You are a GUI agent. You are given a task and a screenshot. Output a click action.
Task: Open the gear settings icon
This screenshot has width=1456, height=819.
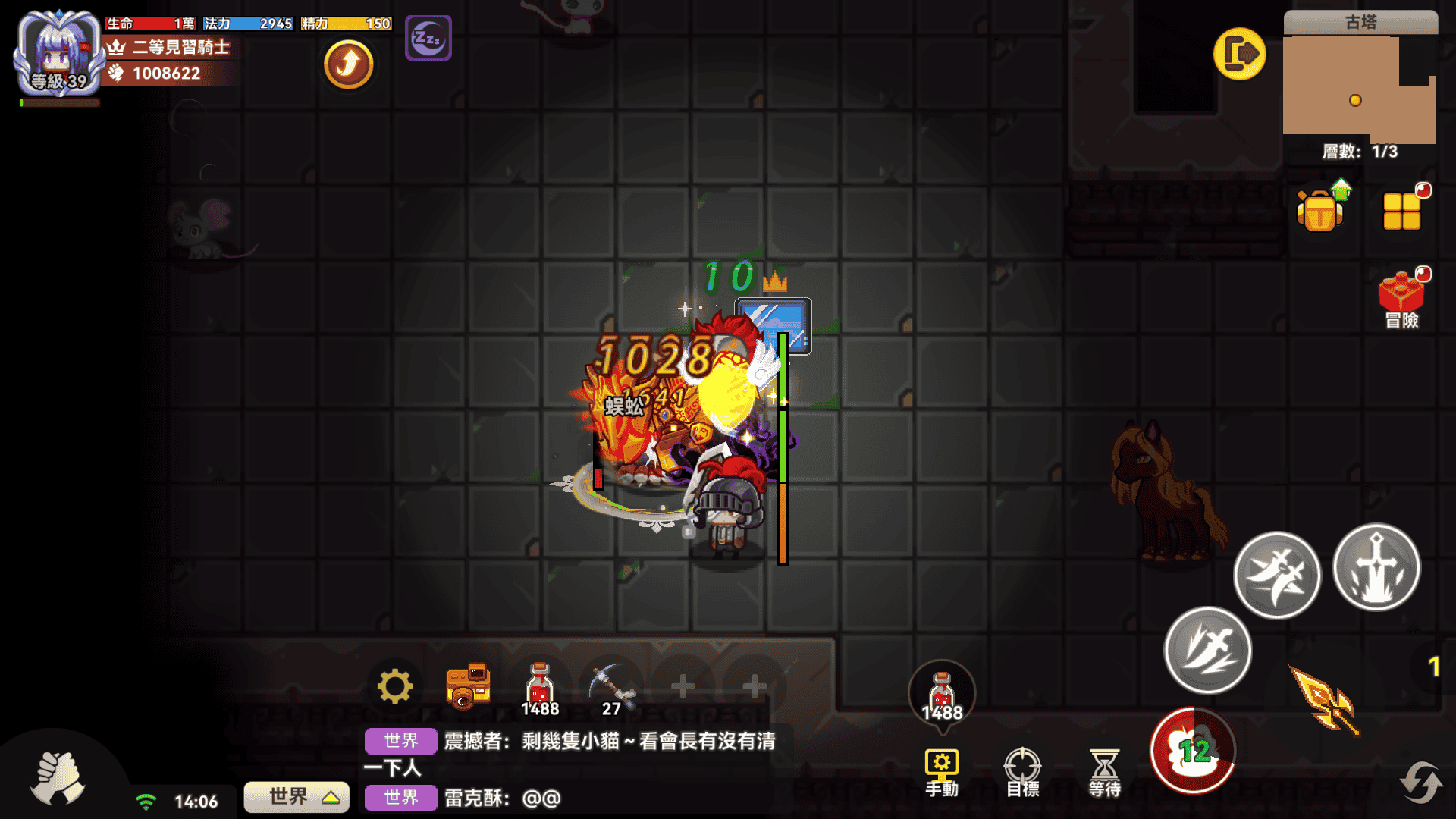(x=395, y=687)
